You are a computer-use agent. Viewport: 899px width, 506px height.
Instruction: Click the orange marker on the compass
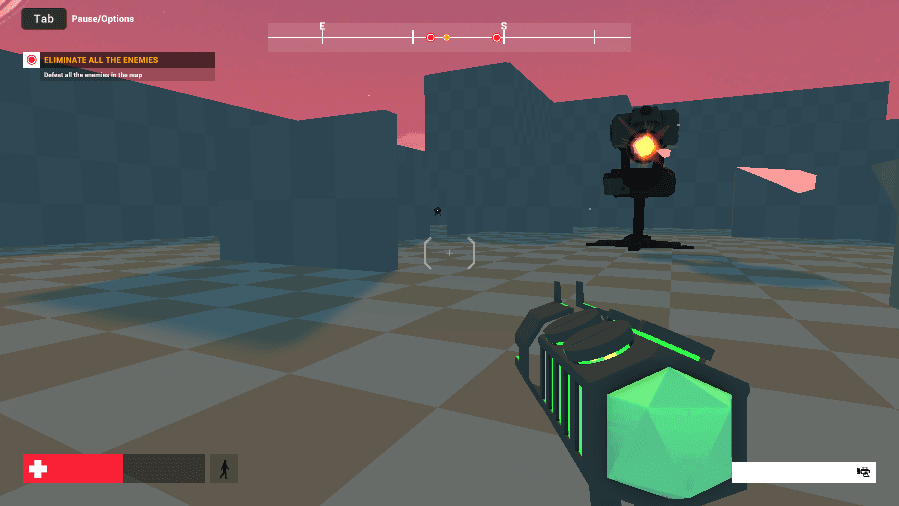tap(446, 38)
